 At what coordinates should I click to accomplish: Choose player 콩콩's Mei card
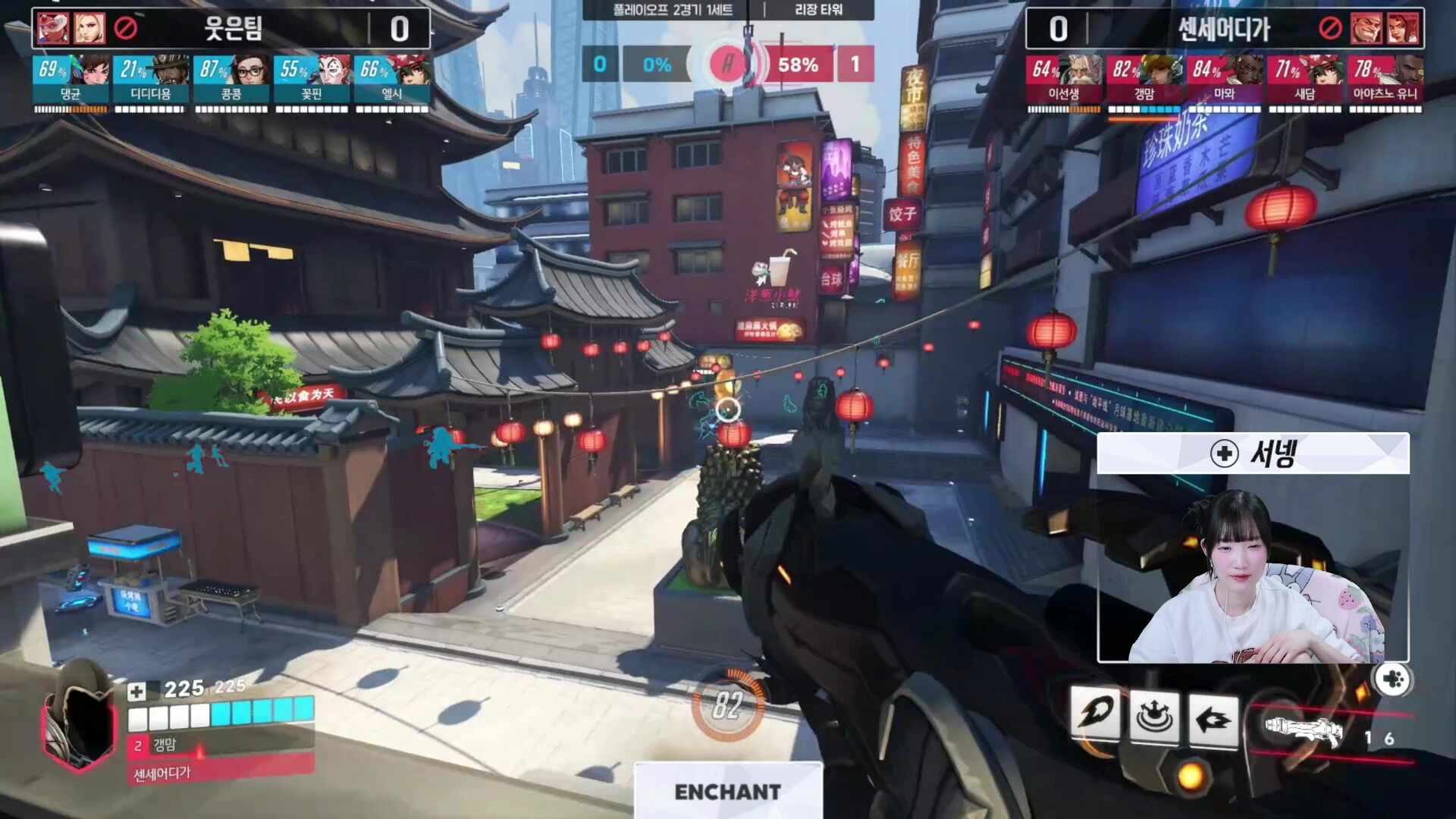point(231,79)
